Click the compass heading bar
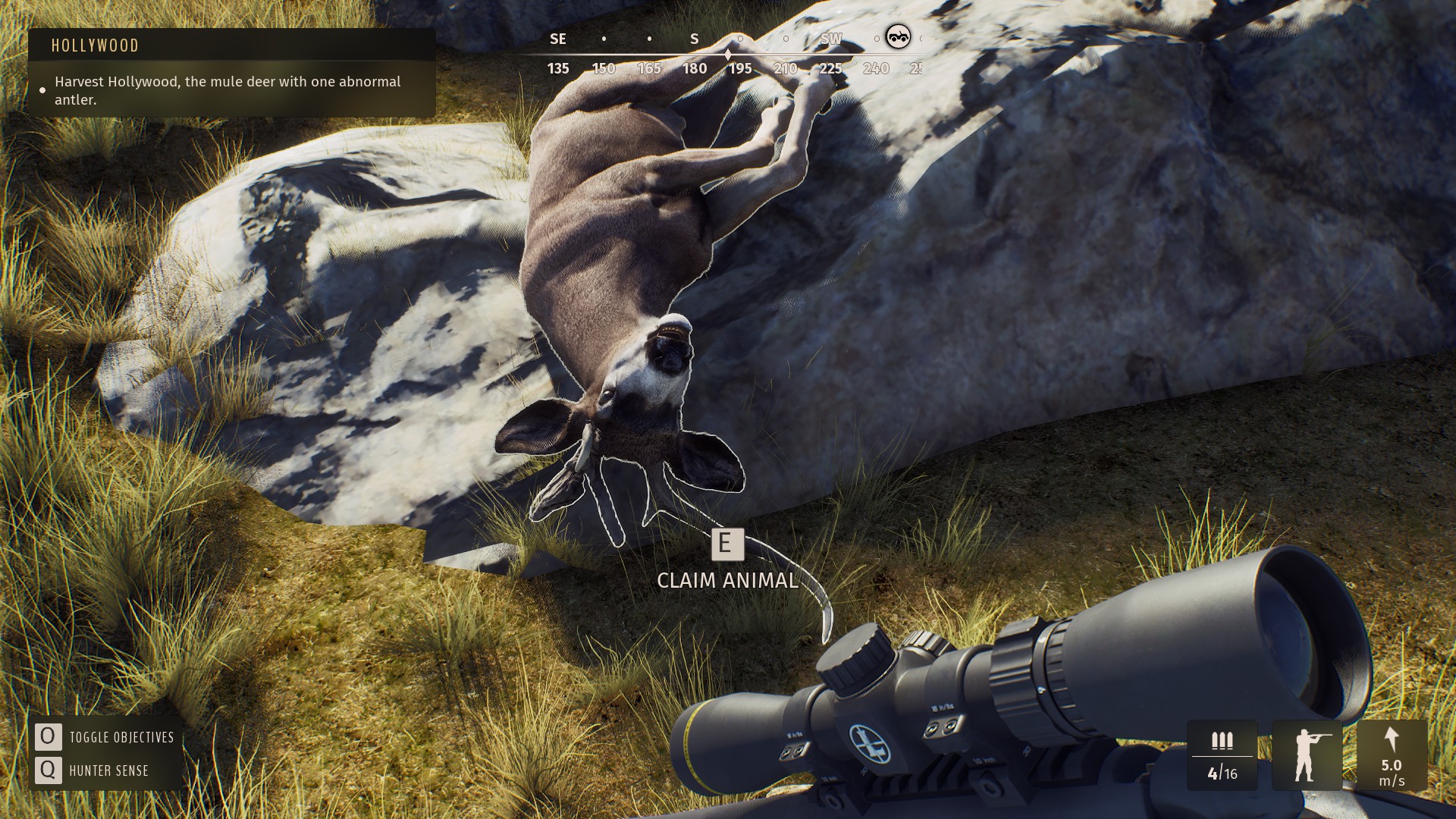 (x=728, y=55)
